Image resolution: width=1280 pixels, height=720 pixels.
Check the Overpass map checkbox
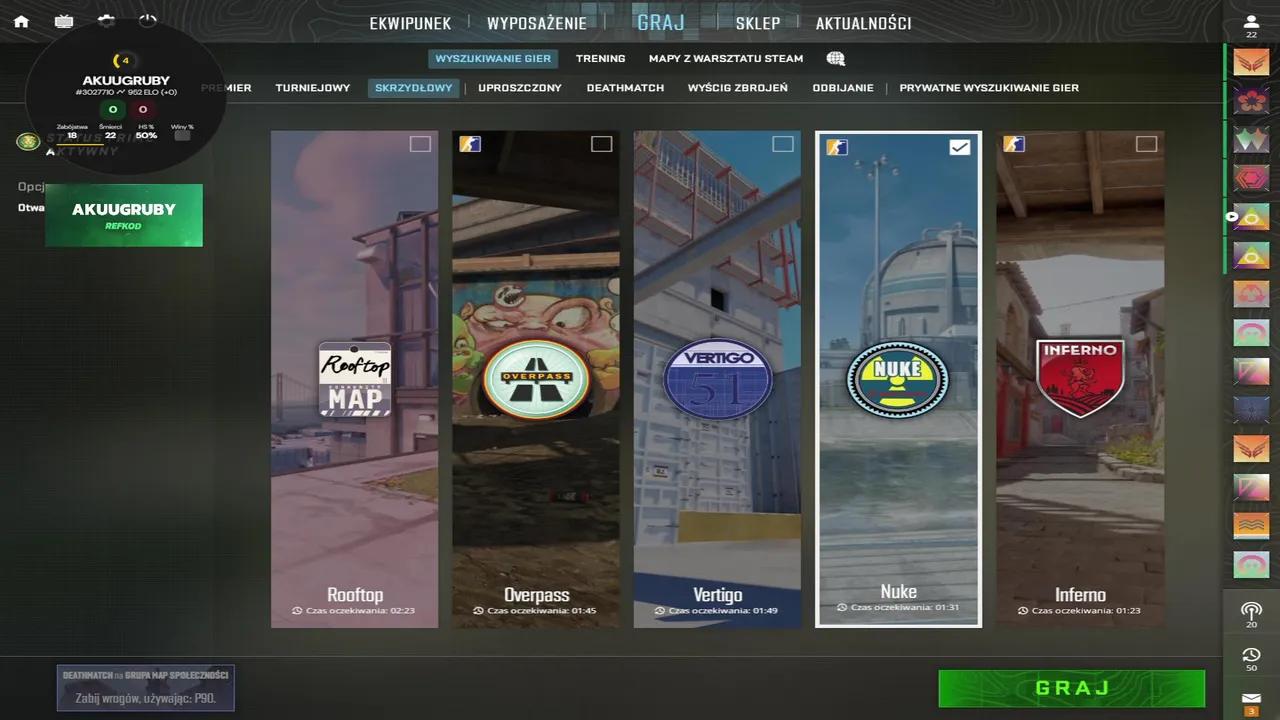(602, 144)
